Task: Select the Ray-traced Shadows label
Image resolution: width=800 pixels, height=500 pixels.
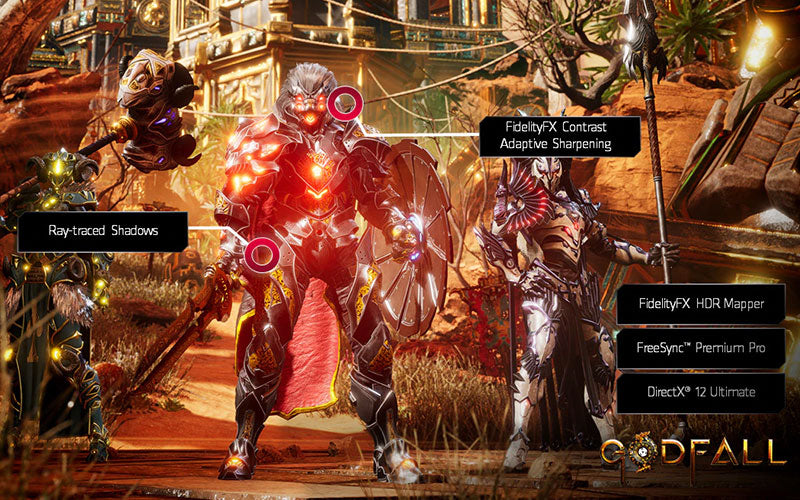Action: 103,231
